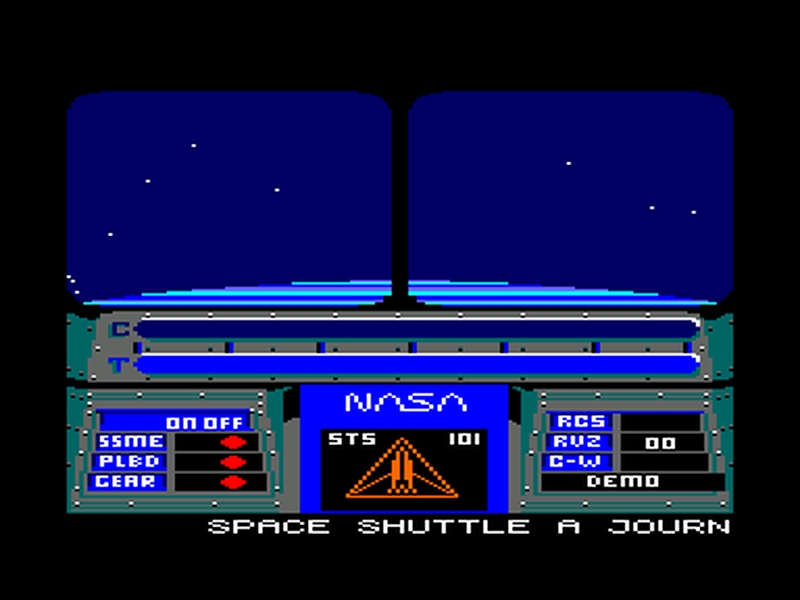
Task: Click the C-W warning indicator
Action: [580, 462]
